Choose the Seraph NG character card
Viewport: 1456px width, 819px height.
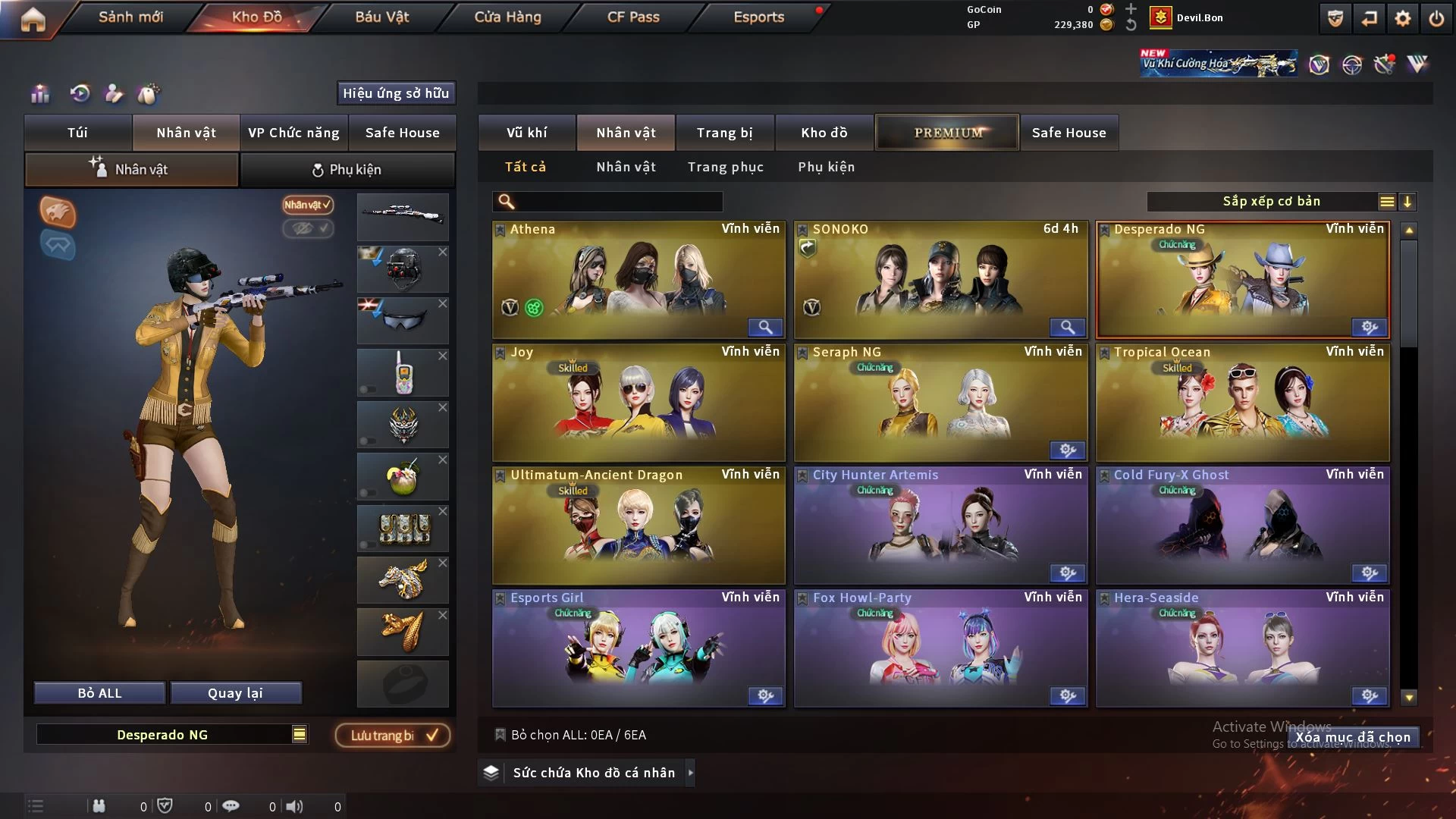tap(940, 402)
